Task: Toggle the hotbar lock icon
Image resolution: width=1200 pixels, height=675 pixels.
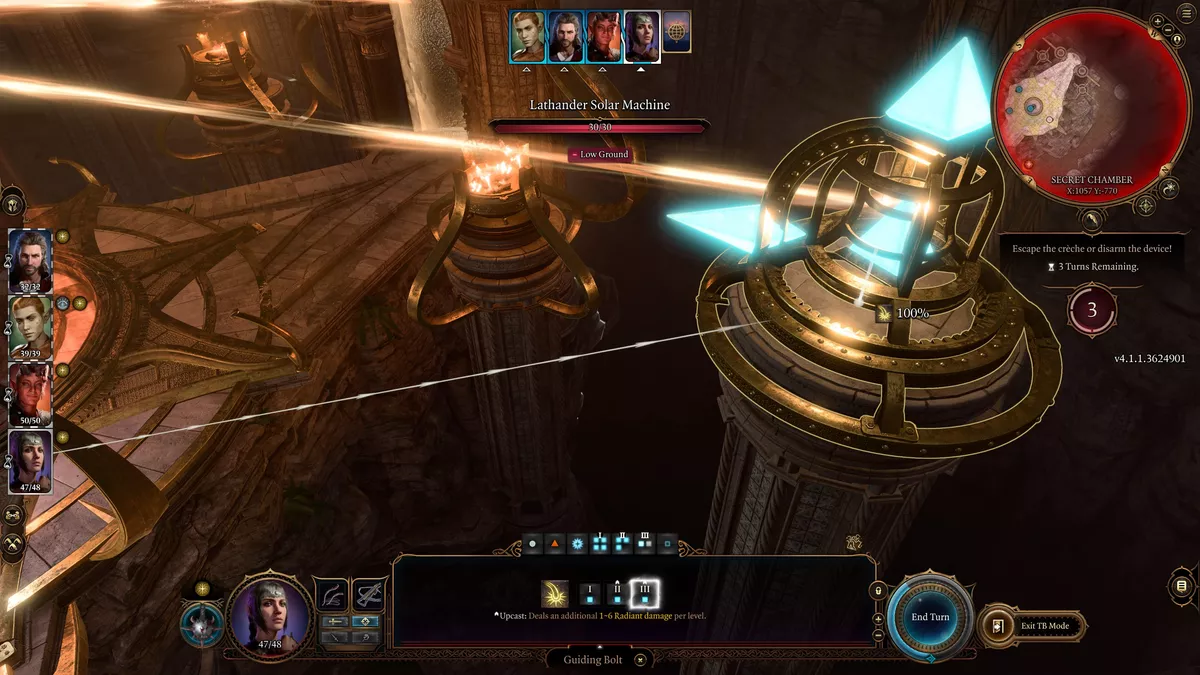Action: tap(878, 592)
